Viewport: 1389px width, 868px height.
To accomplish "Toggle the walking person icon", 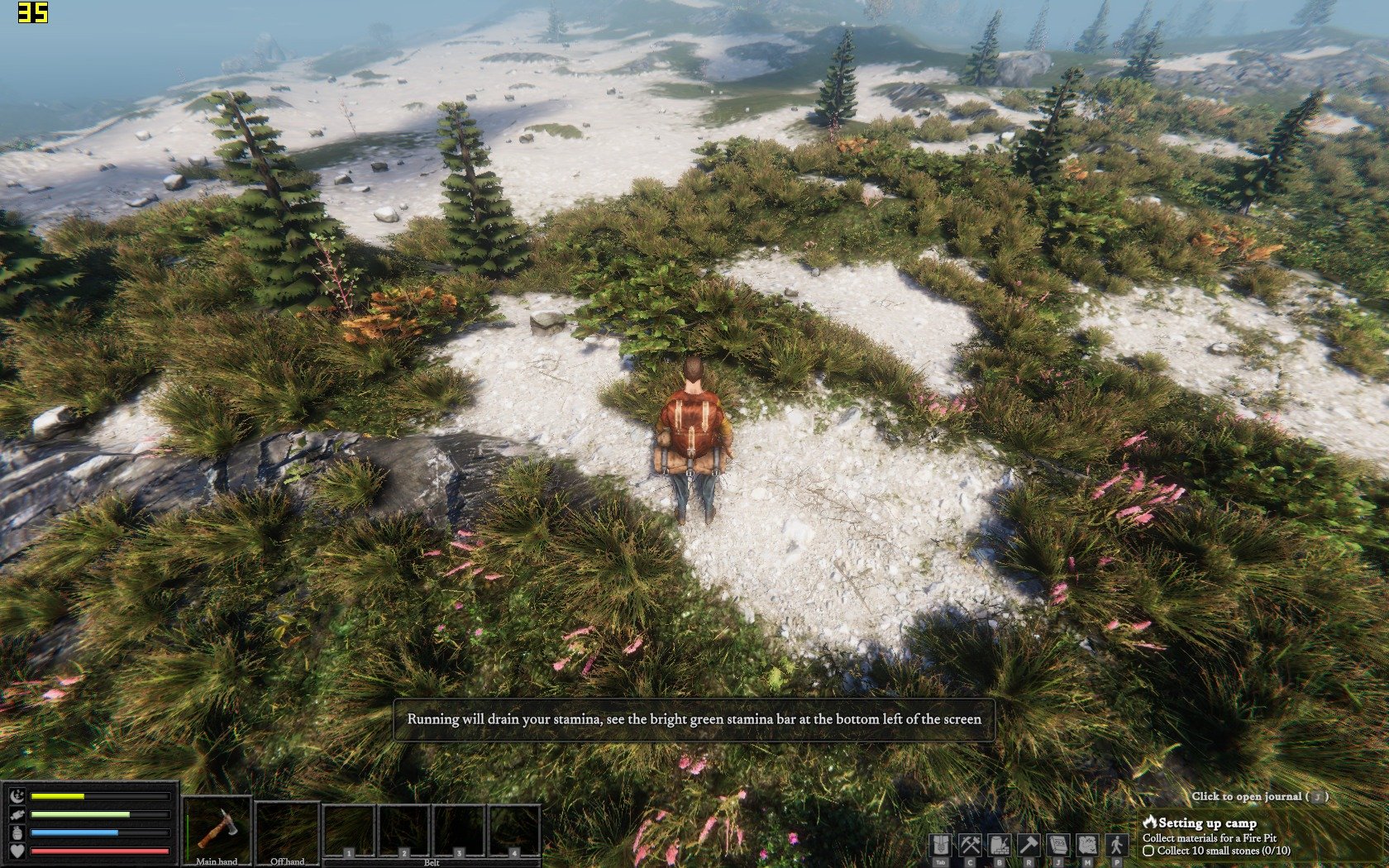I will [1117, 845].
